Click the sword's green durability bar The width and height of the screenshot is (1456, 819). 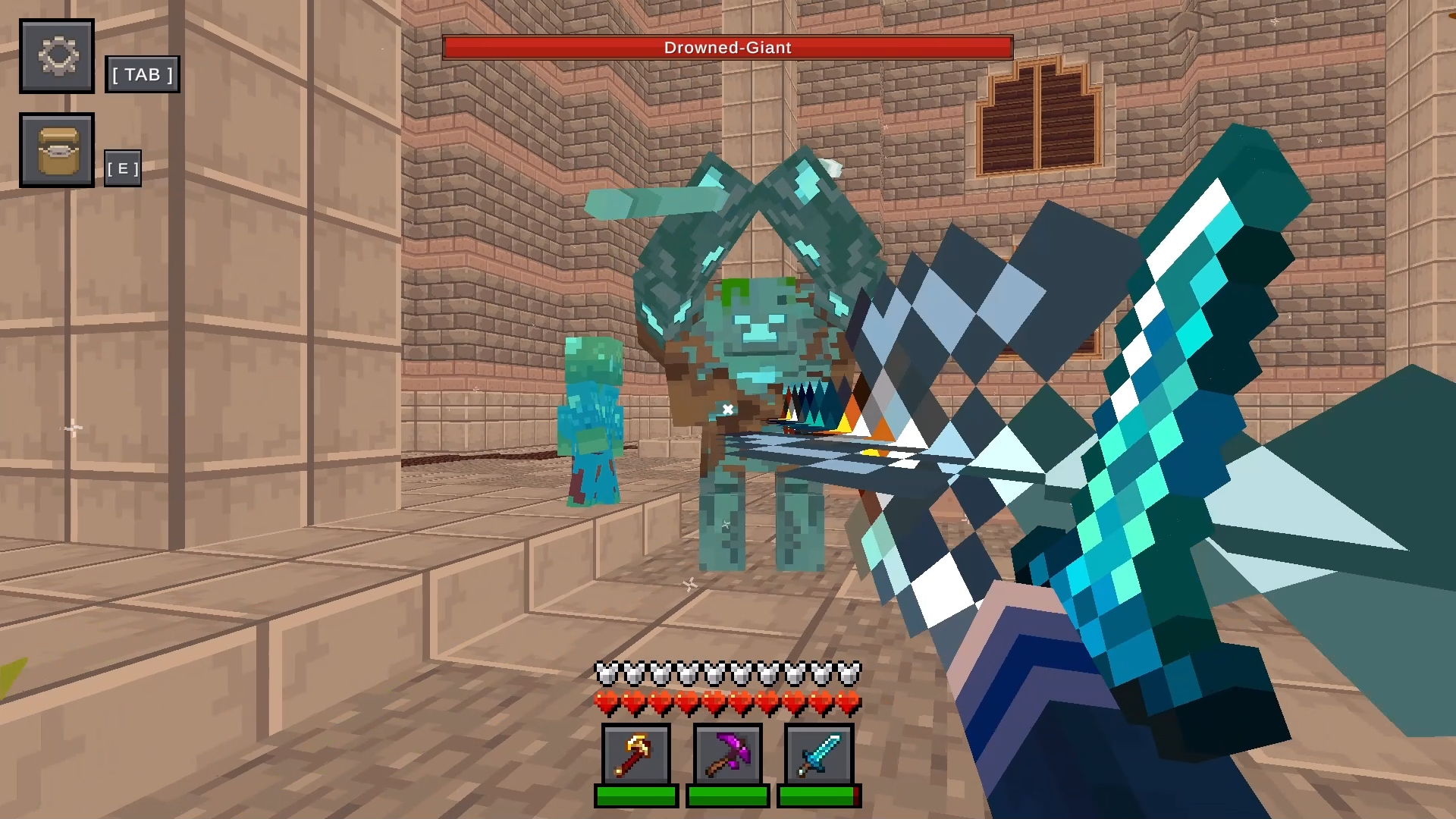click(817, 796)
